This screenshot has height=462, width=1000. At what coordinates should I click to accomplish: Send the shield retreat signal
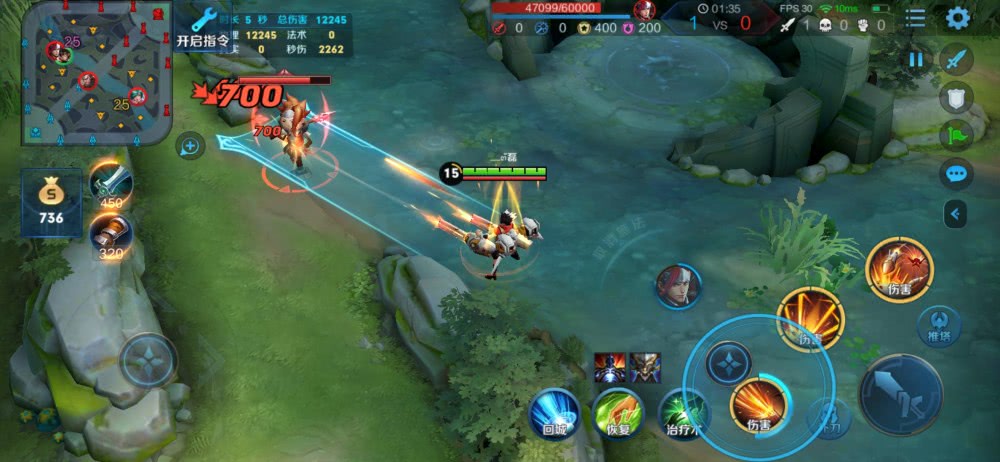pos(957,97)
